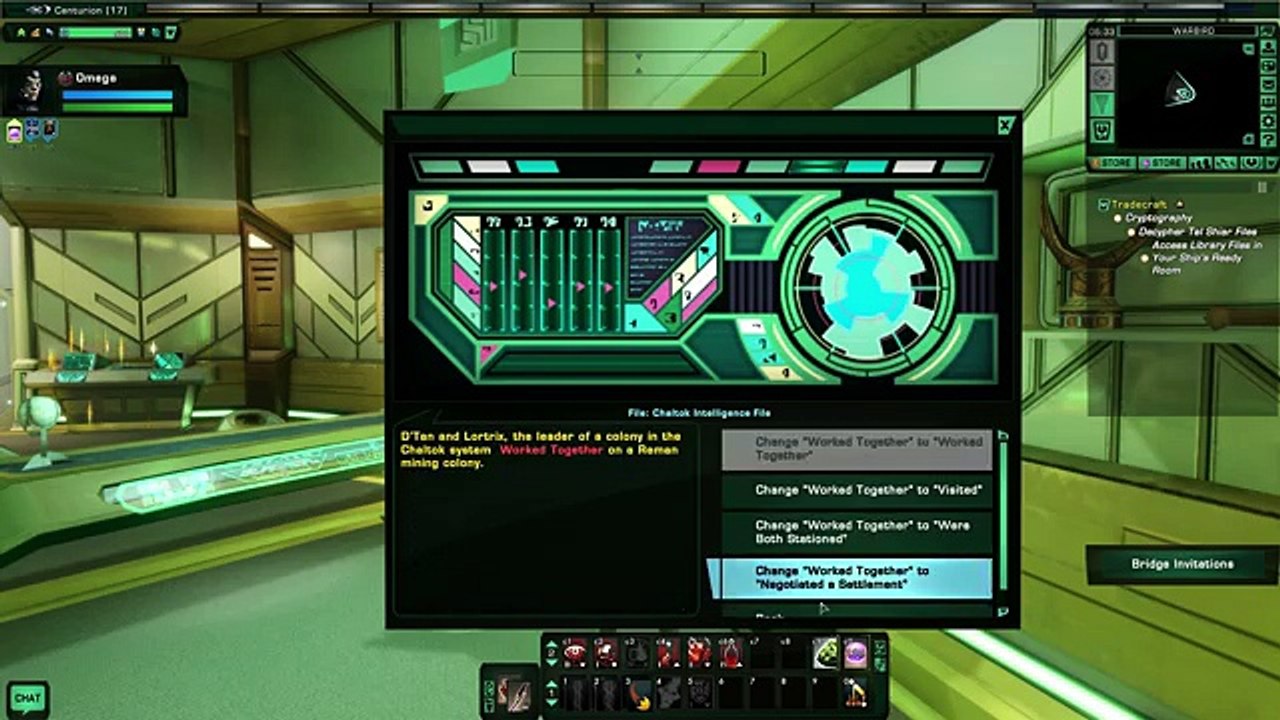Open the chat window
Screen dimensions: 1280x720
[27, 698]
